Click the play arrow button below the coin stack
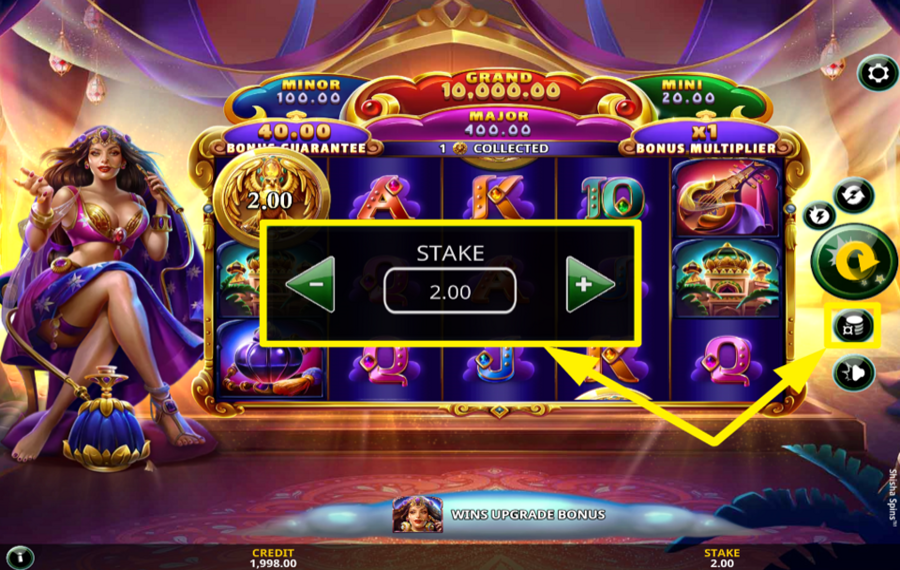The height and width of the screenshot is (570, 900). pos(855,373)
